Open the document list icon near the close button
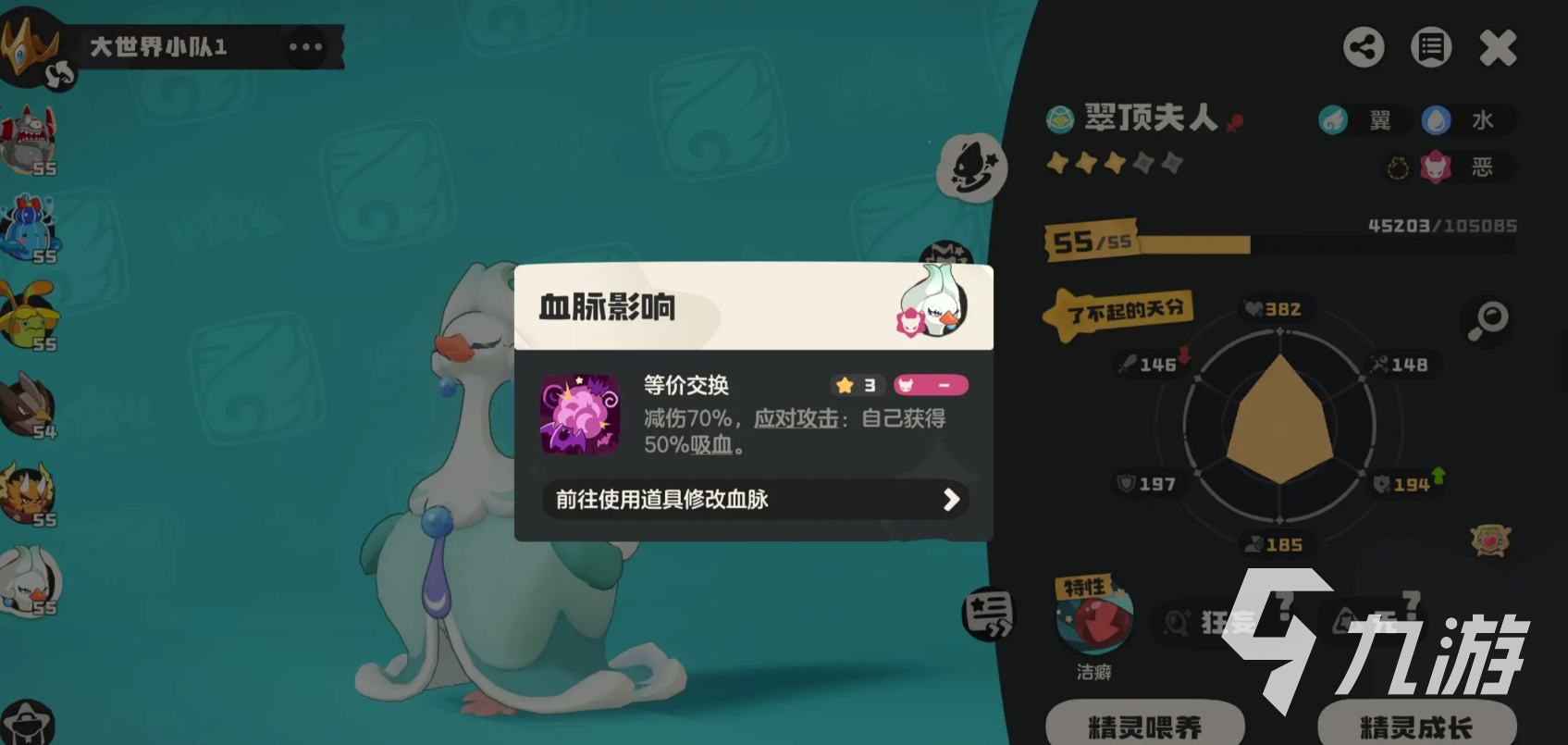 coord(1430,47)
